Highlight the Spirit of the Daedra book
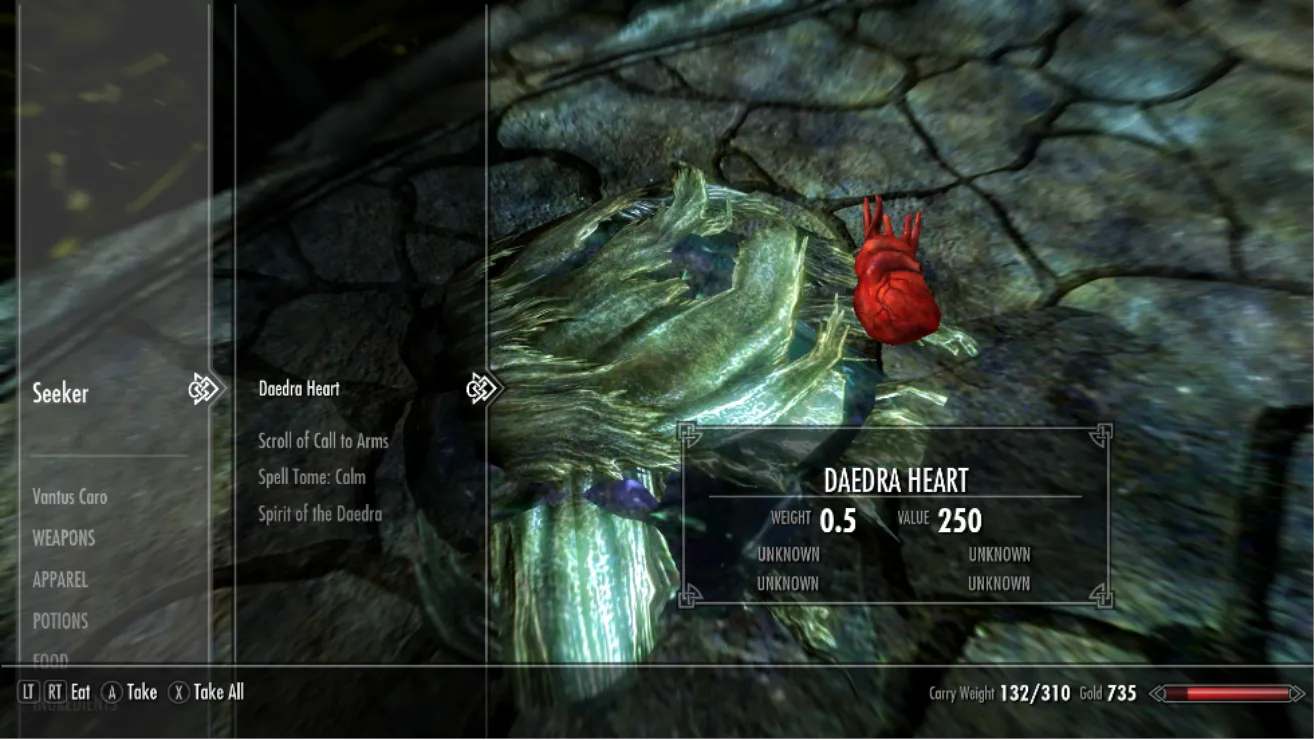 [320, 514]
